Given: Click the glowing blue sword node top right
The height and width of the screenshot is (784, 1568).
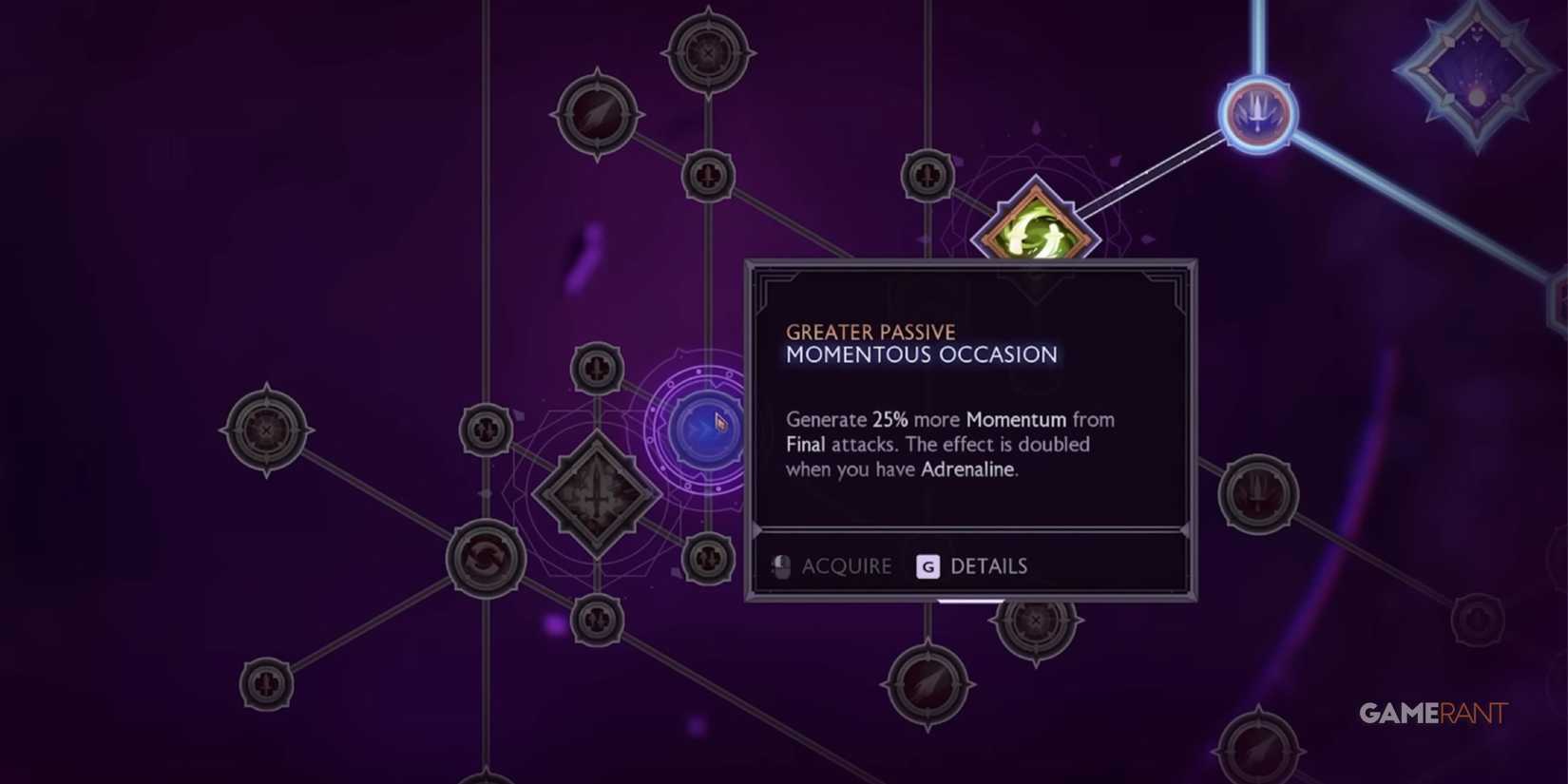Looking at the screenshot, I should (1256, 113).
